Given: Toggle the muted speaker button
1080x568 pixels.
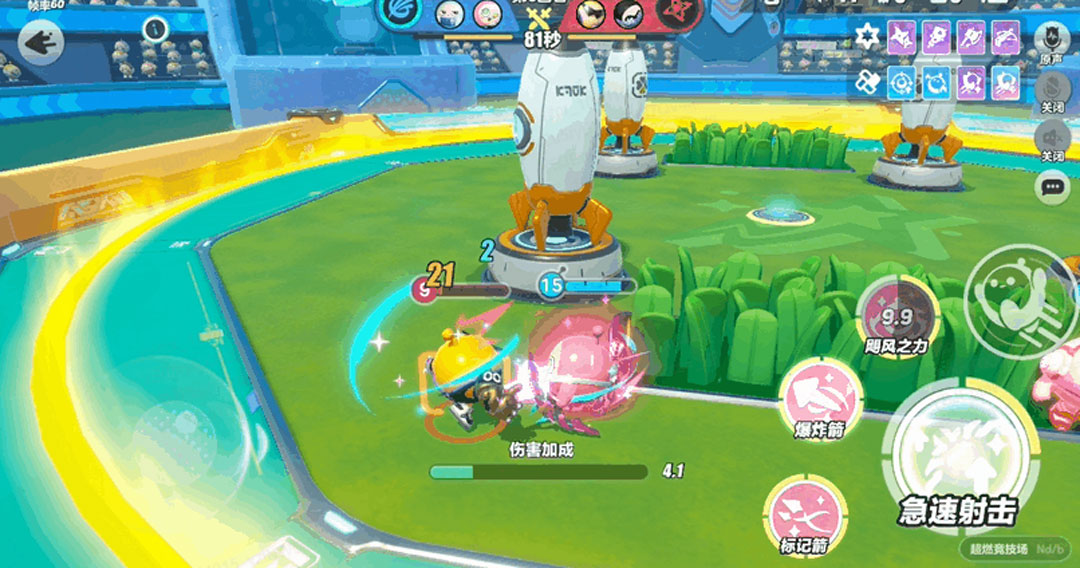Looking at the screenshot, I should pyautogui.click(x=1051, y=137).
